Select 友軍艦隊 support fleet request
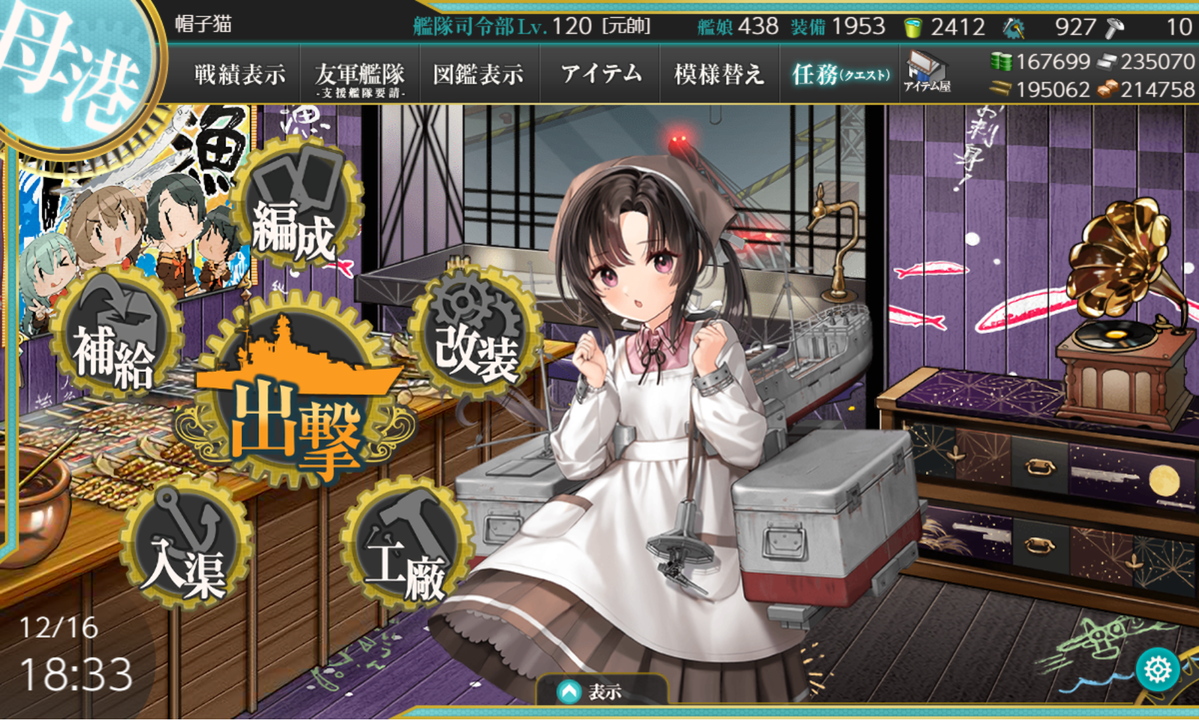The width and height of the screenshot is (1199, 720). [359, 75]
